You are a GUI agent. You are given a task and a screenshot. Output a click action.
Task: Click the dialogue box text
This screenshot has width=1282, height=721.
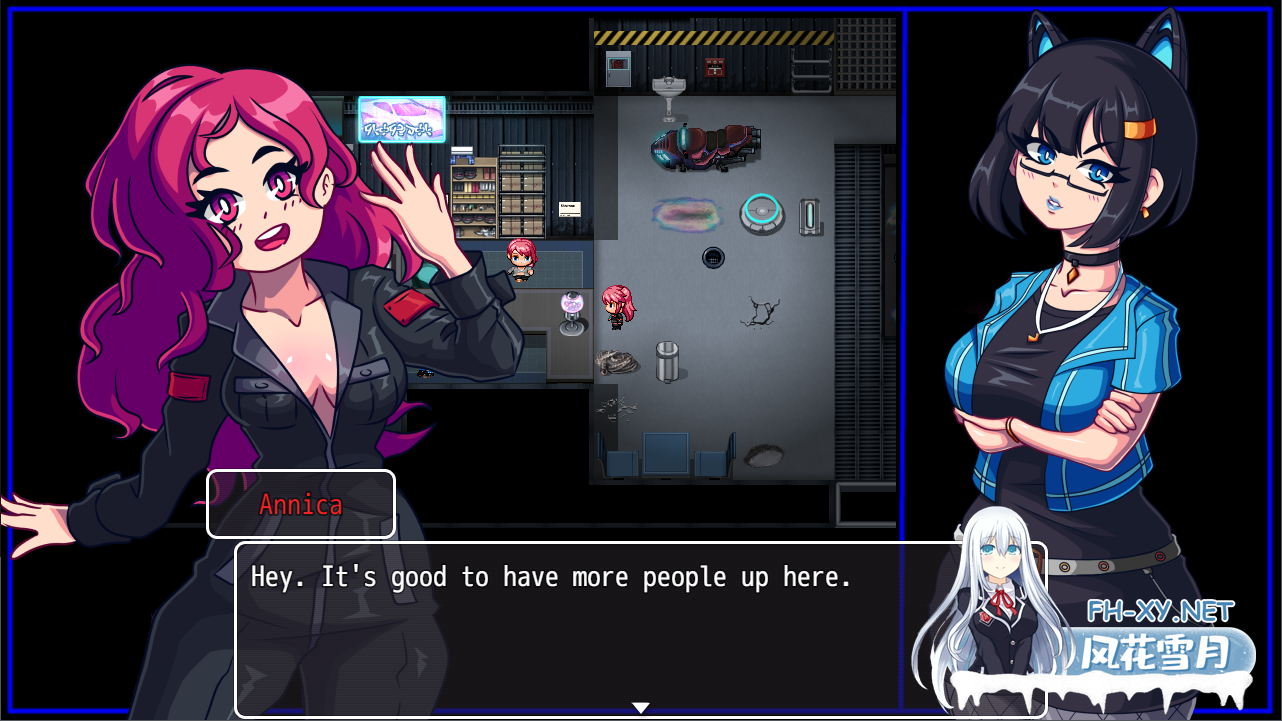550,576
